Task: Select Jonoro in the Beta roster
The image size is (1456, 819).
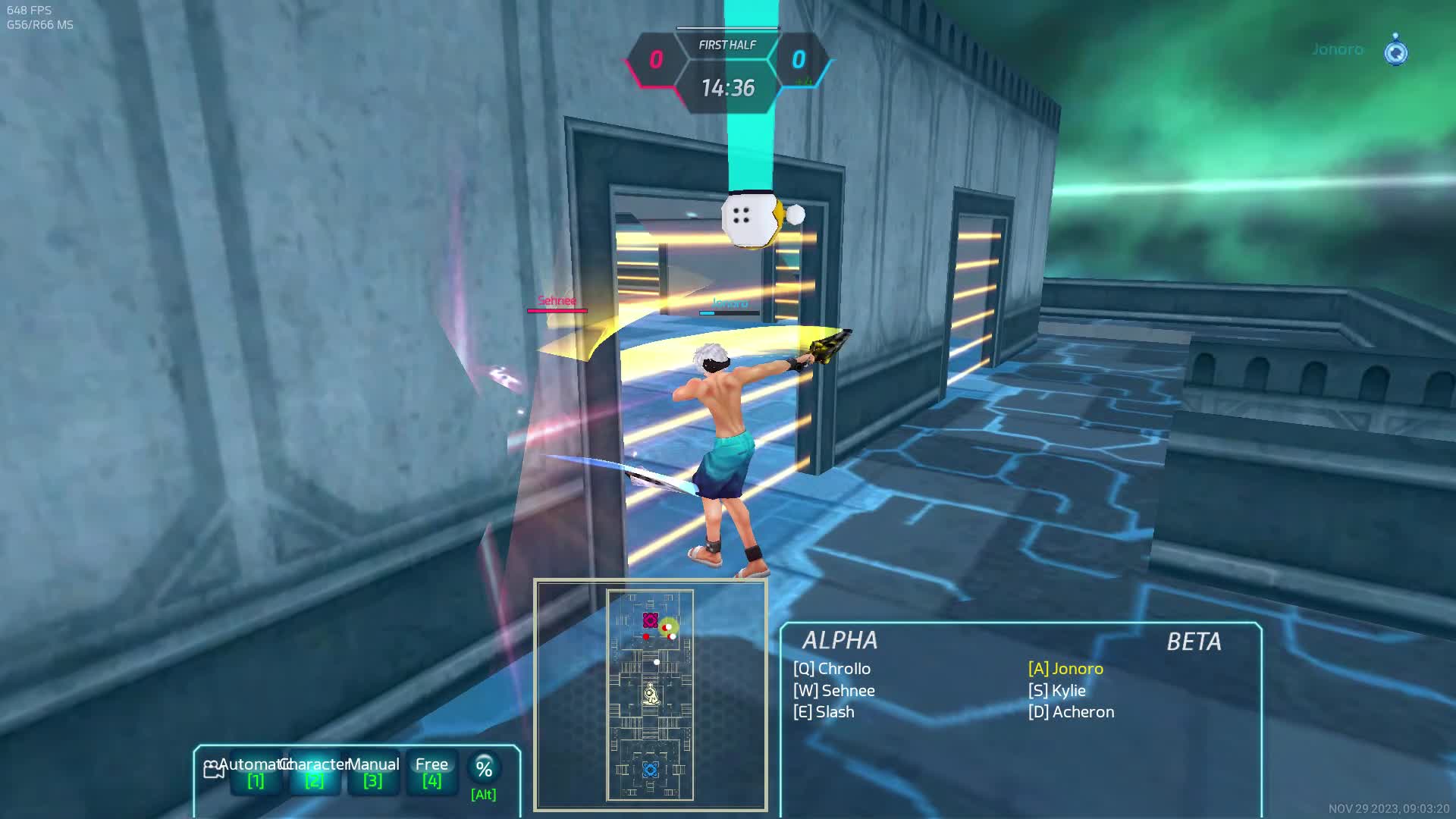Action: click(x=1065, y=669)
